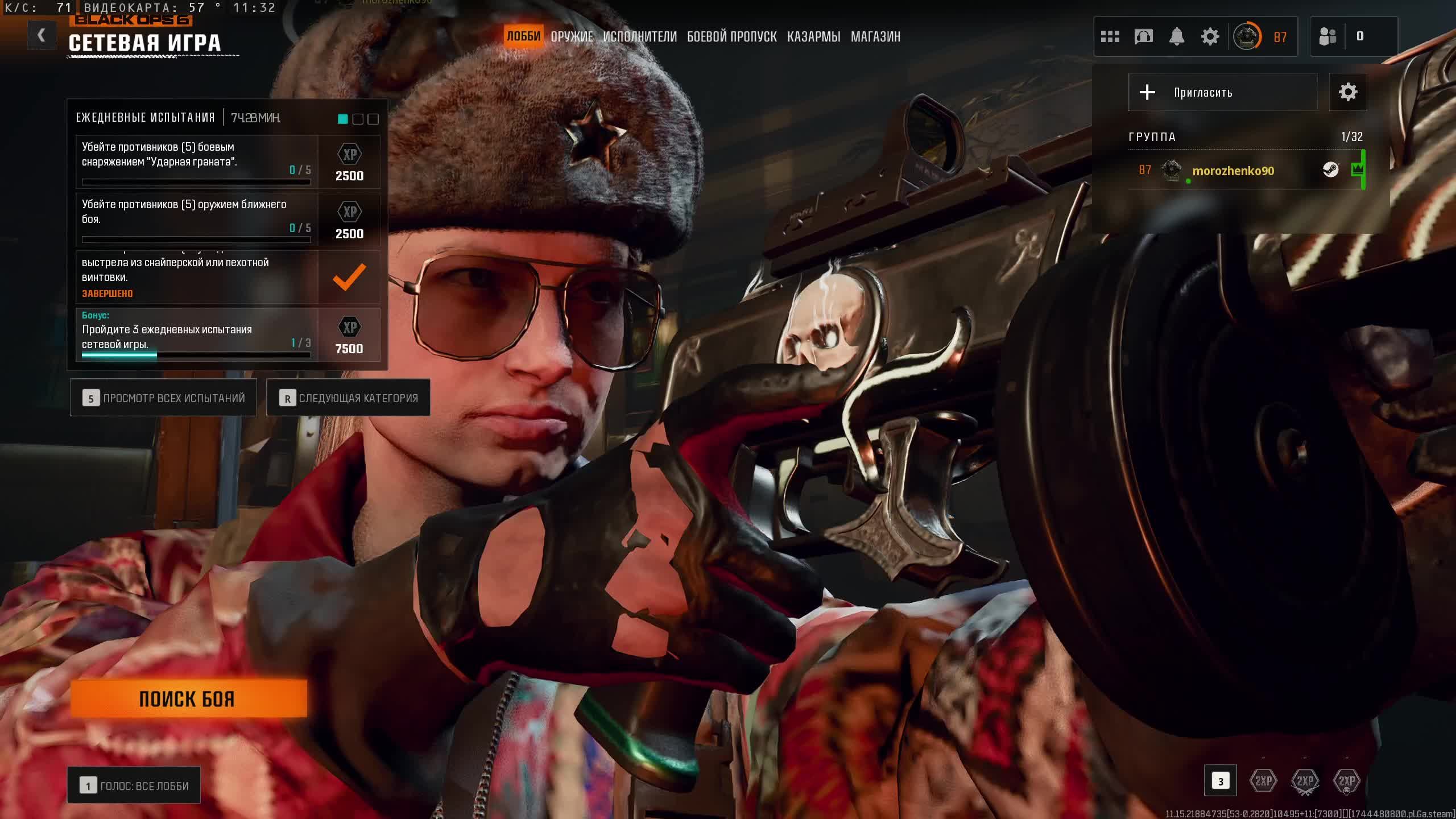Click the ПОИСК БОЯ find match button
Image resolution: width=1456 pixels, height=819 pixels.
[188, 698]
